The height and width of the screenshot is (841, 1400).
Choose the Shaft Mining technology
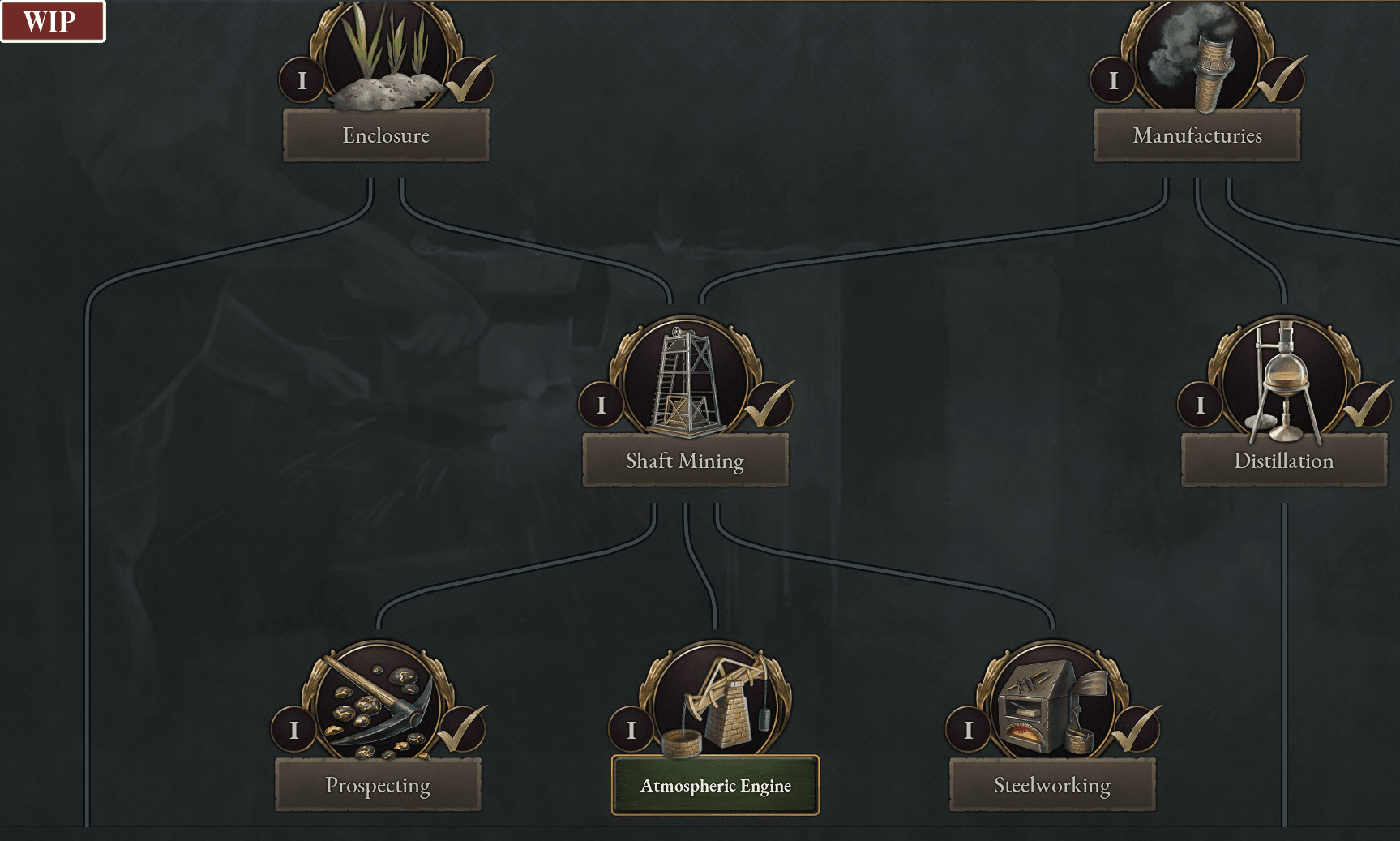tap(685, 461)
